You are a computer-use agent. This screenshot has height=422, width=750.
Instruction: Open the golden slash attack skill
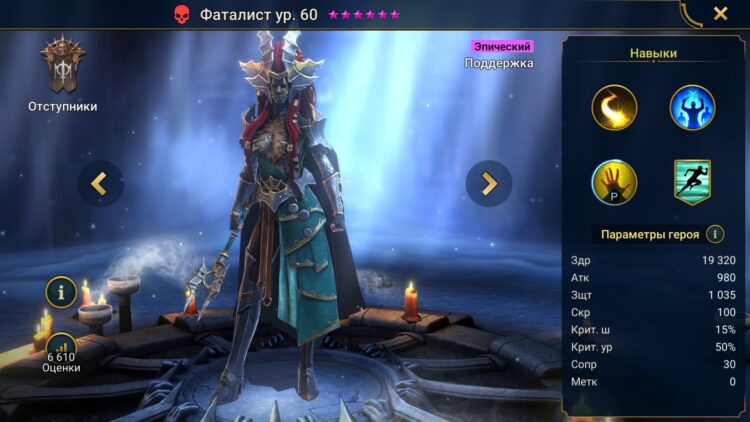pyautogui.click(x=614, y=108)
